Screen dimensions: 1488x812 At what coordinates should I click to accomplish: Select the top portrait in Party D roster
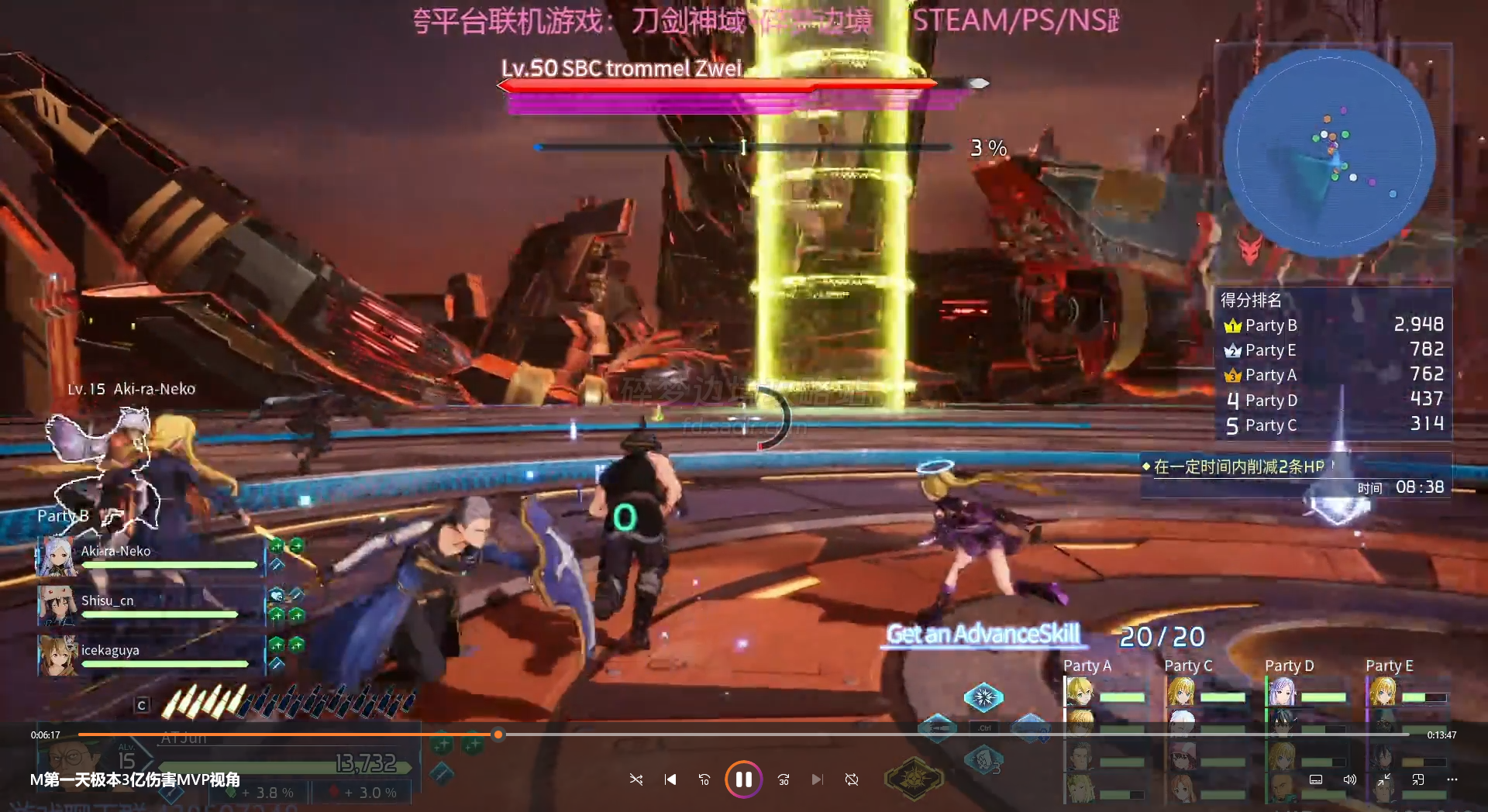tap(1282, 691)
